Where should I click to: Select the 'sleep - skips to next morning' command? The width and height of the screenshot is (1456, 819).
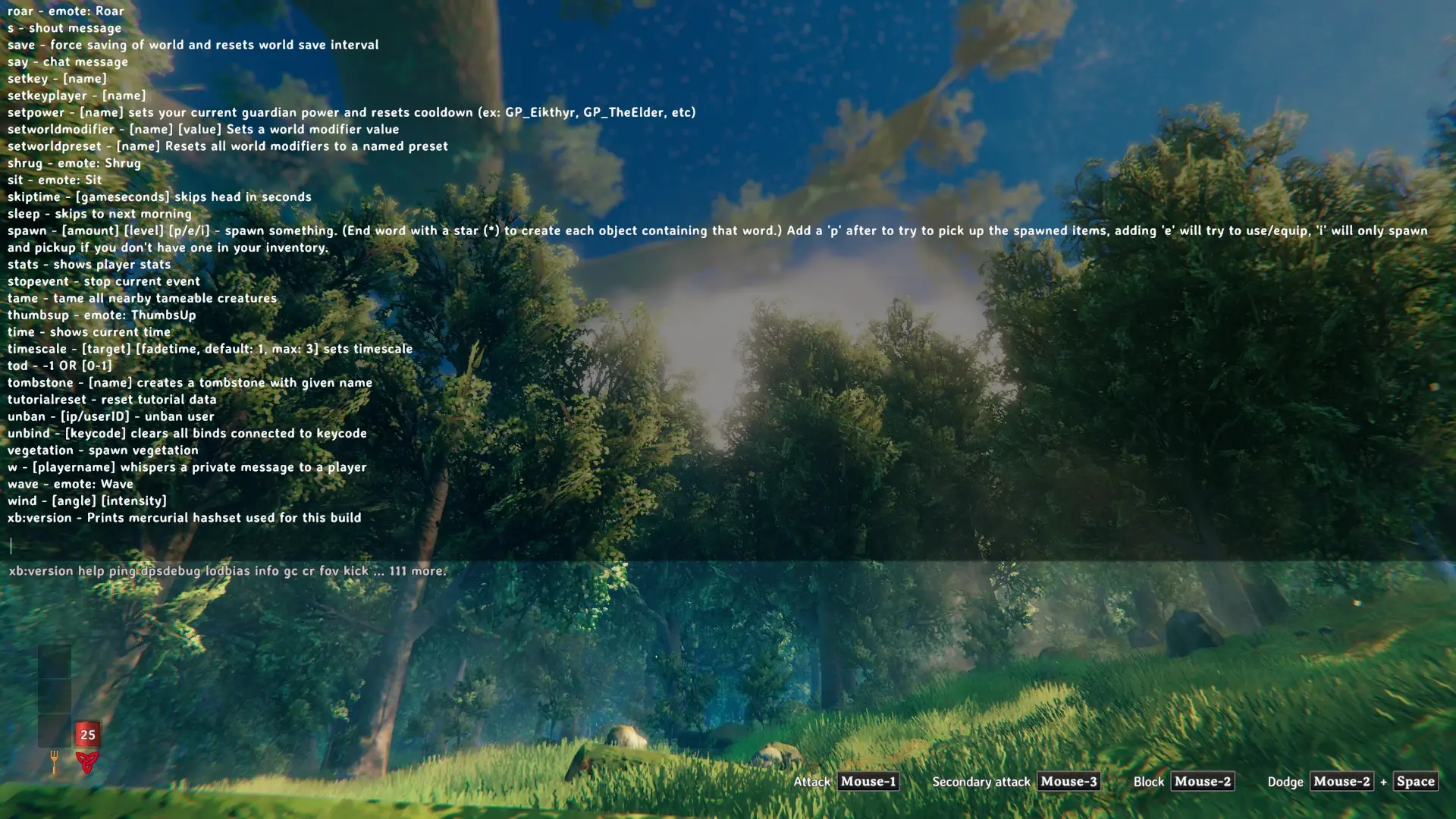pyautogui.click(x=99, y=213)
